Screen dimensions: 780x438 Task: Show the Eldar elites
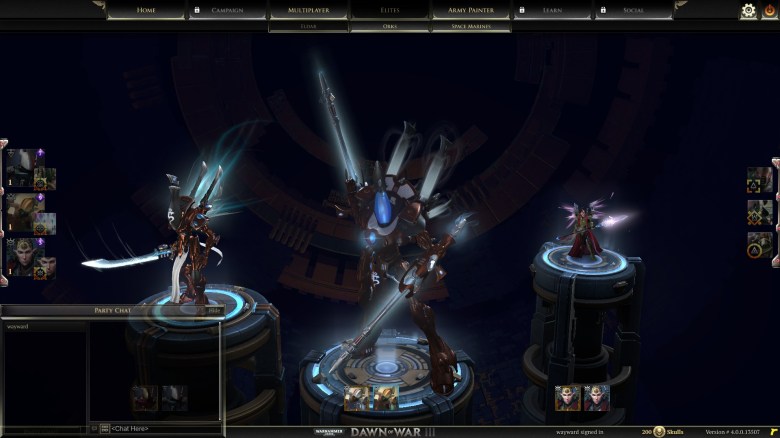[x=308, y=27]
